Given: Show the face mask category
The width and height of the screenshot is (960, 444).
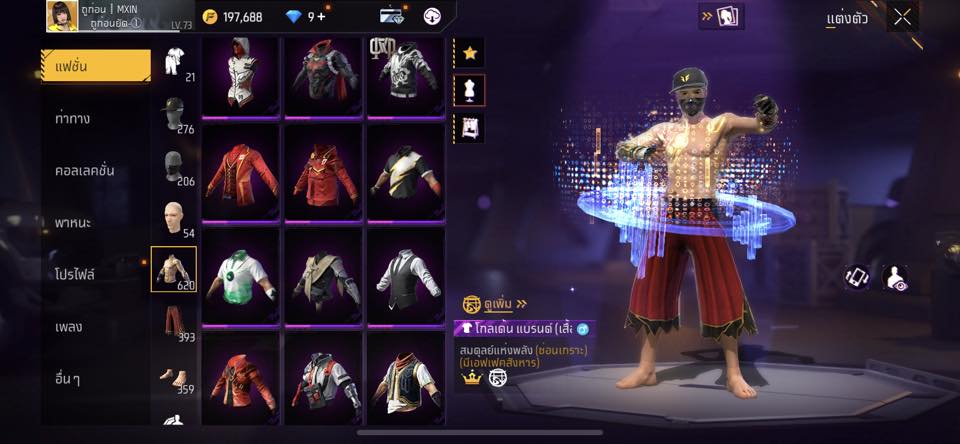Looking at the screenshot, I should pyautogui.click(x=173, y=164).
